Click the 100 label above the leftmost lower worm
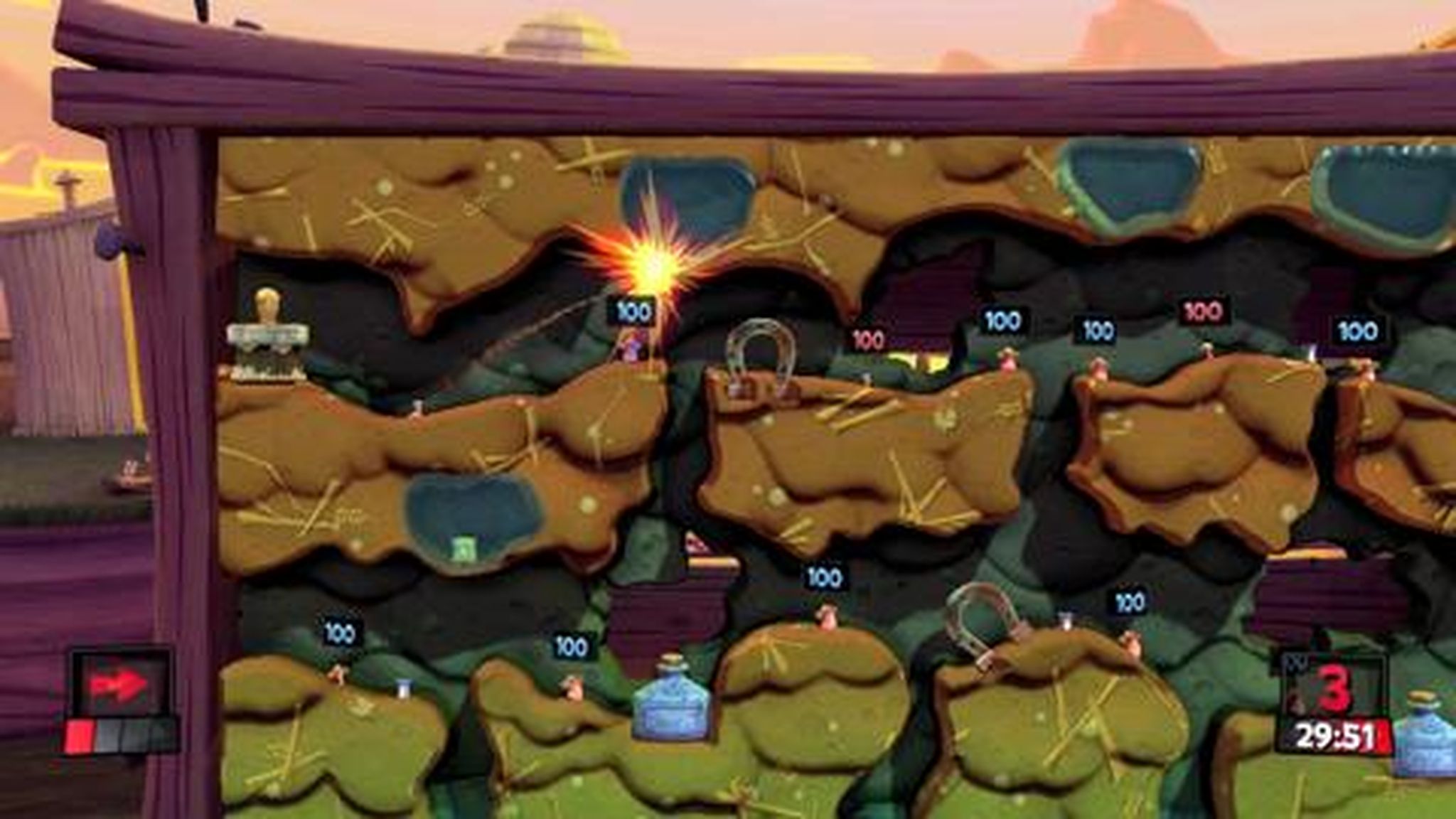The height and width of the screenshot is (819, 1456). pos(340,630)
